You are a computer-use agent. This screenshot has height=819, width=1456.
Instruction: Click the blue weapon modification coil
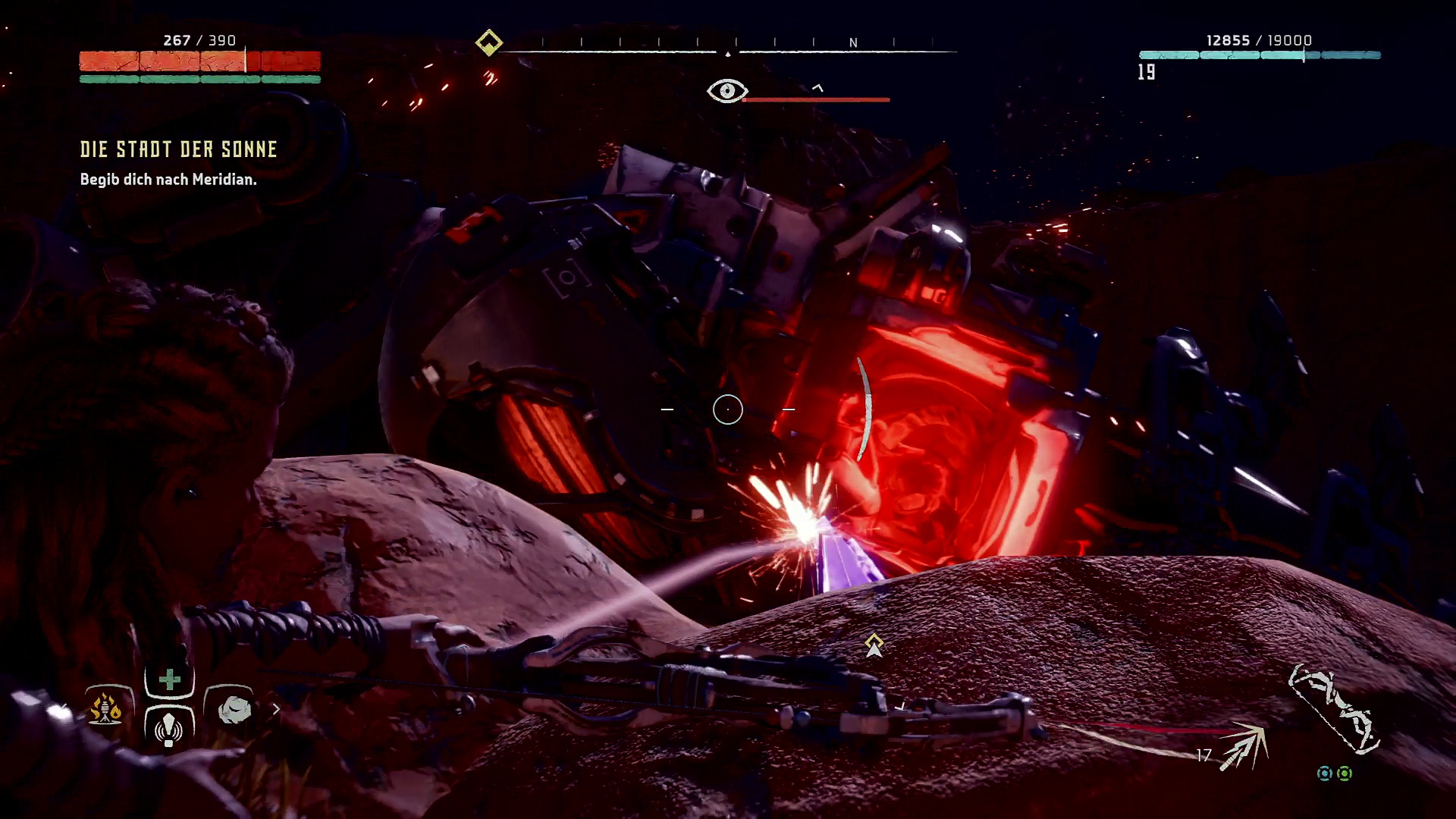[1324, 773]
